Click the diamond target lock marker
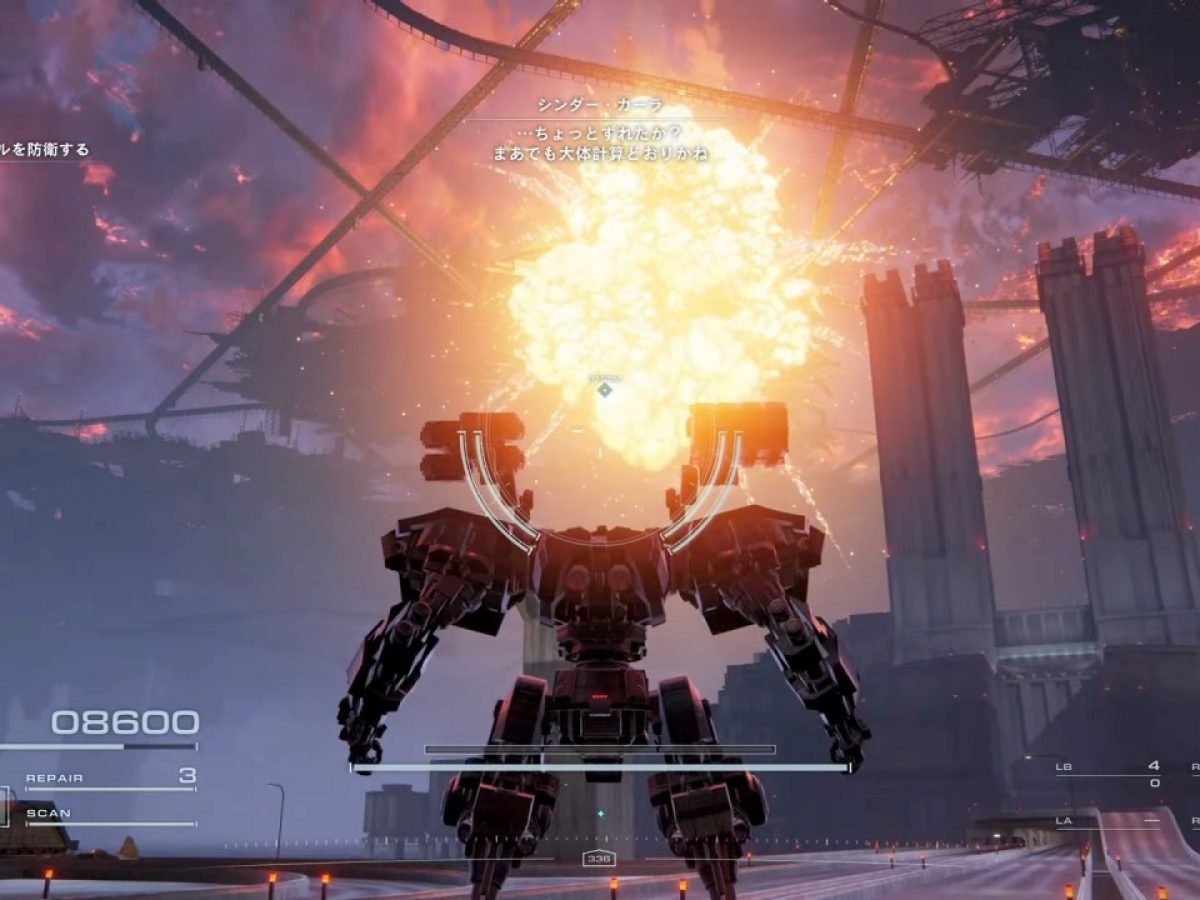The image size is (1200, 900). 604,389
